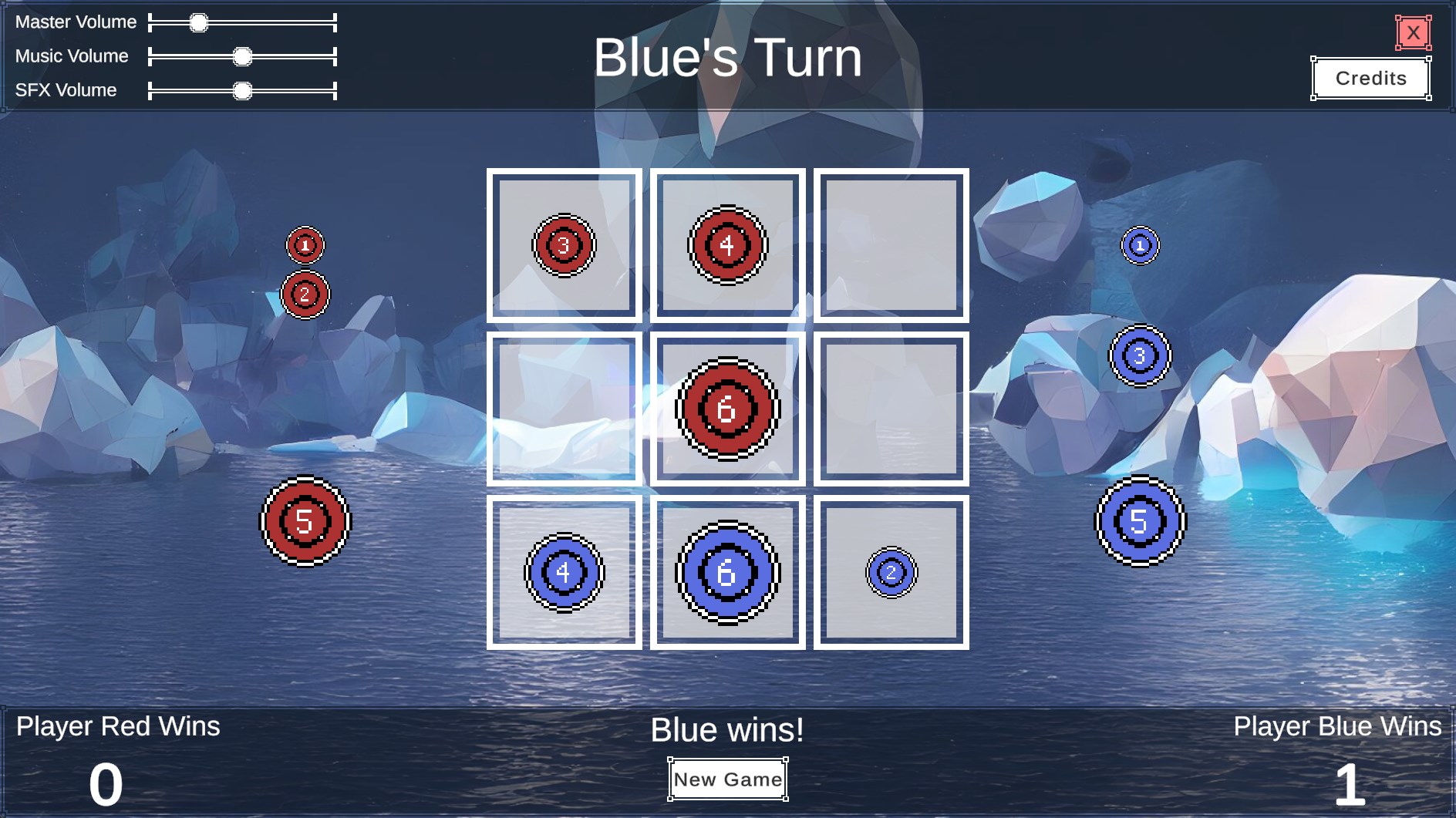
Task: Open the Credits screen
Action: 1371,78
